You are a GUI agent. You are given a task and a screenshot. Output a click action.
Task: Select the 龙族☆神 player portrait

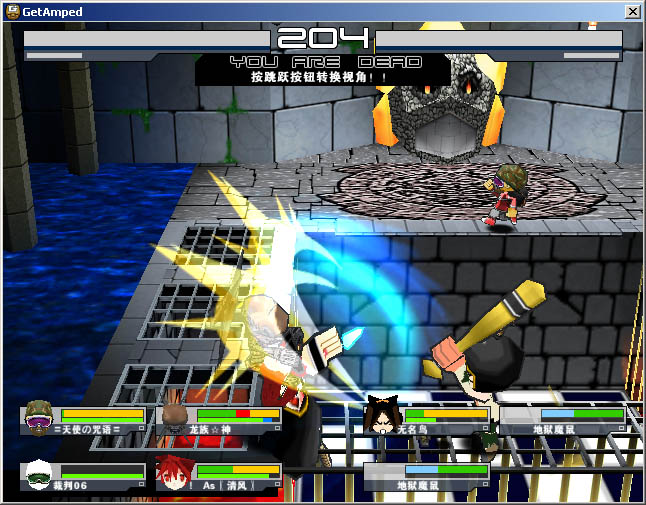tap(174, 415)
